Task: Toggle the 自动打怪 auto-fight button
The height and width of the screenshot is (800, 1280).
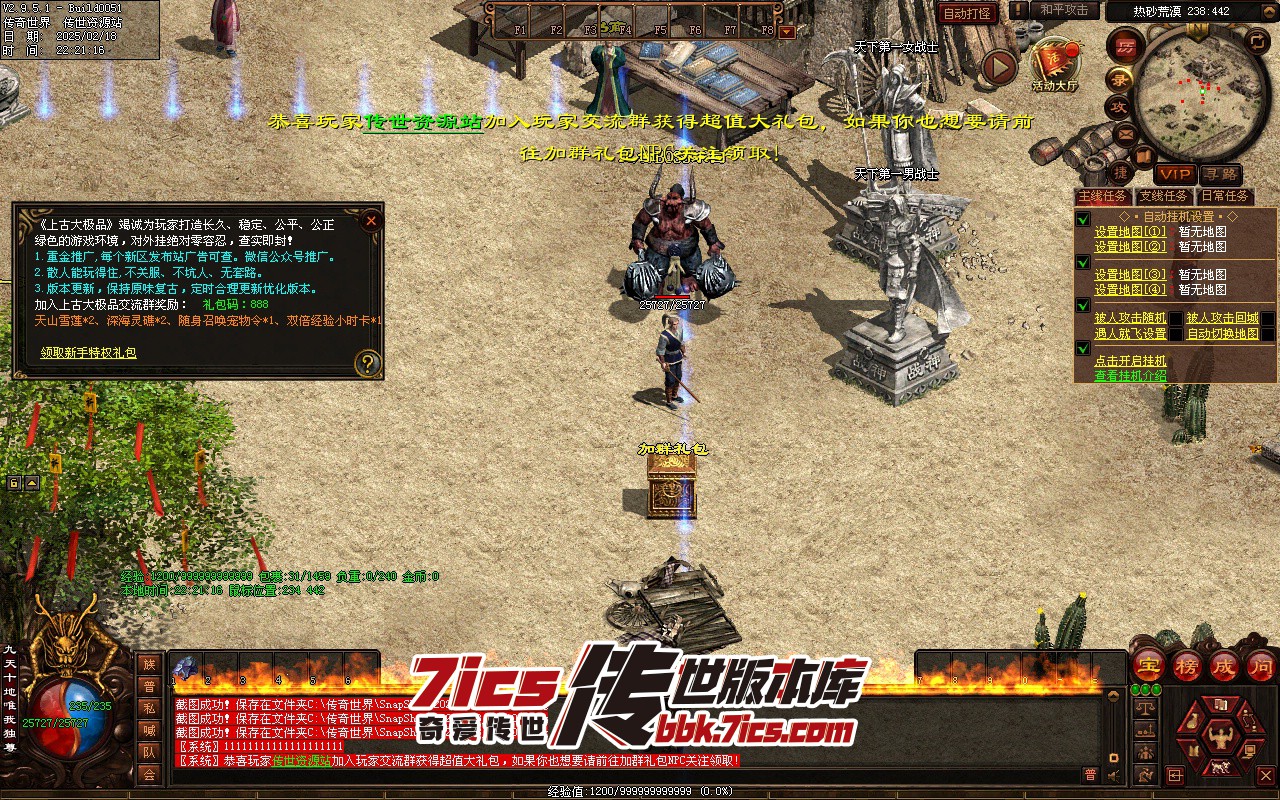Action: coord(967,13)
